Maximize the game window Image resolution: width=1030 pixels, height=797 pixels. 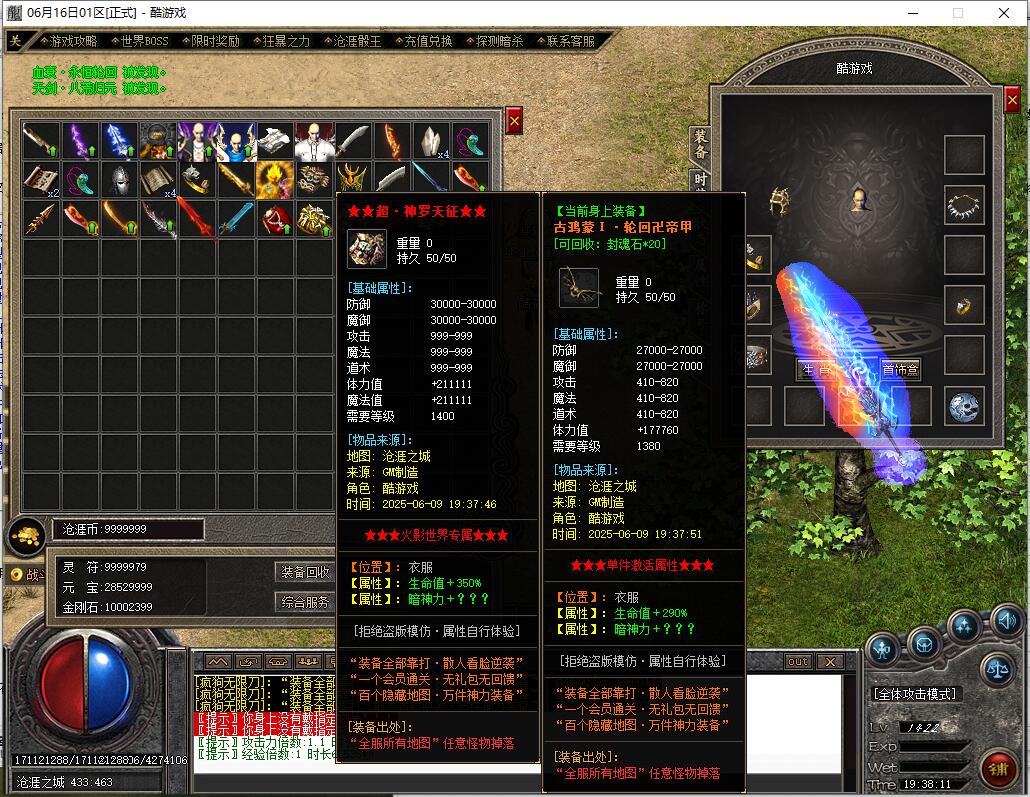[x=957, y=13]
